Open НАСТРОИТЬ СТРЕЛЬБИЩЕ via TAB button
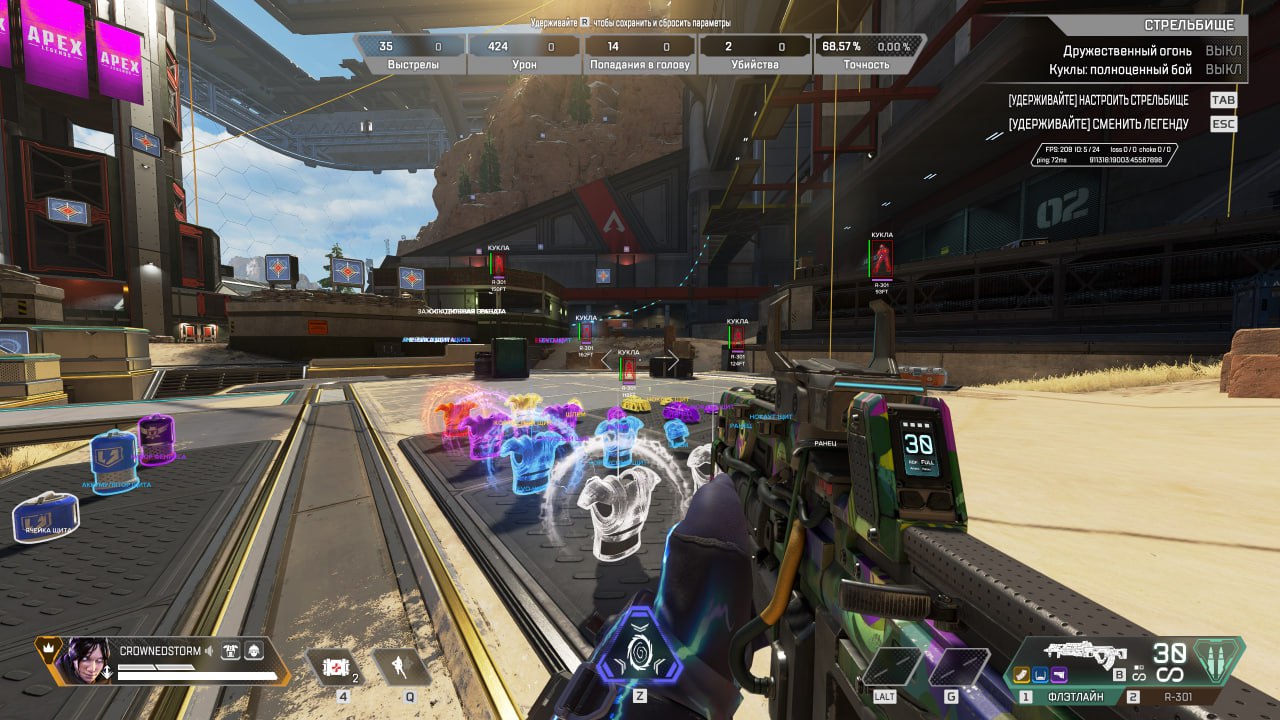This screenshot has height=720, width=1280. coord(1224,100)
